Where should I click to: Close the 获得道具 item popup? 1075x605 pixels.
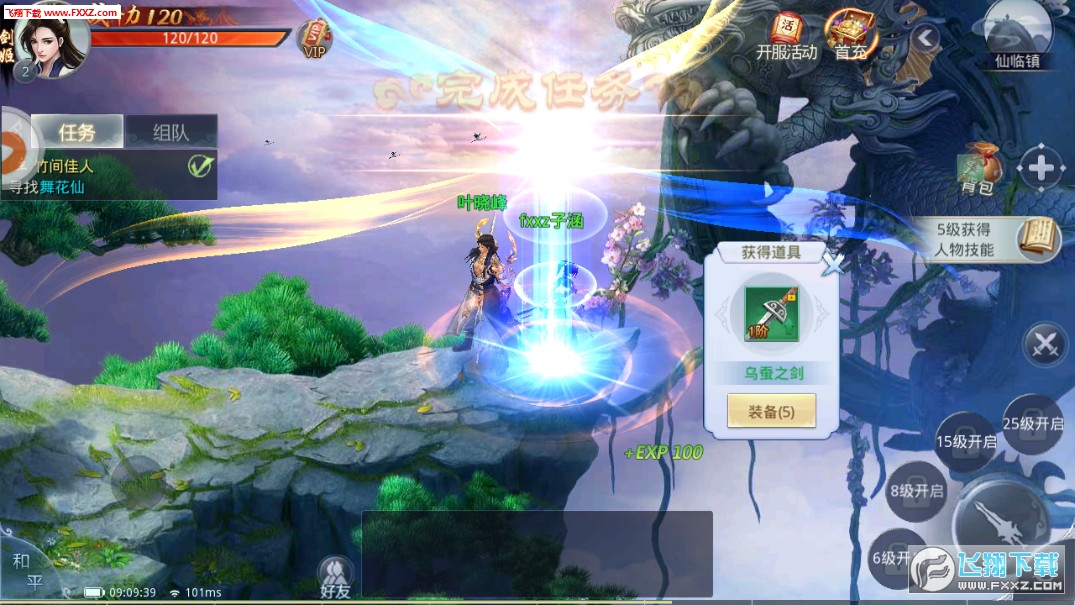[x=832, y=264]
